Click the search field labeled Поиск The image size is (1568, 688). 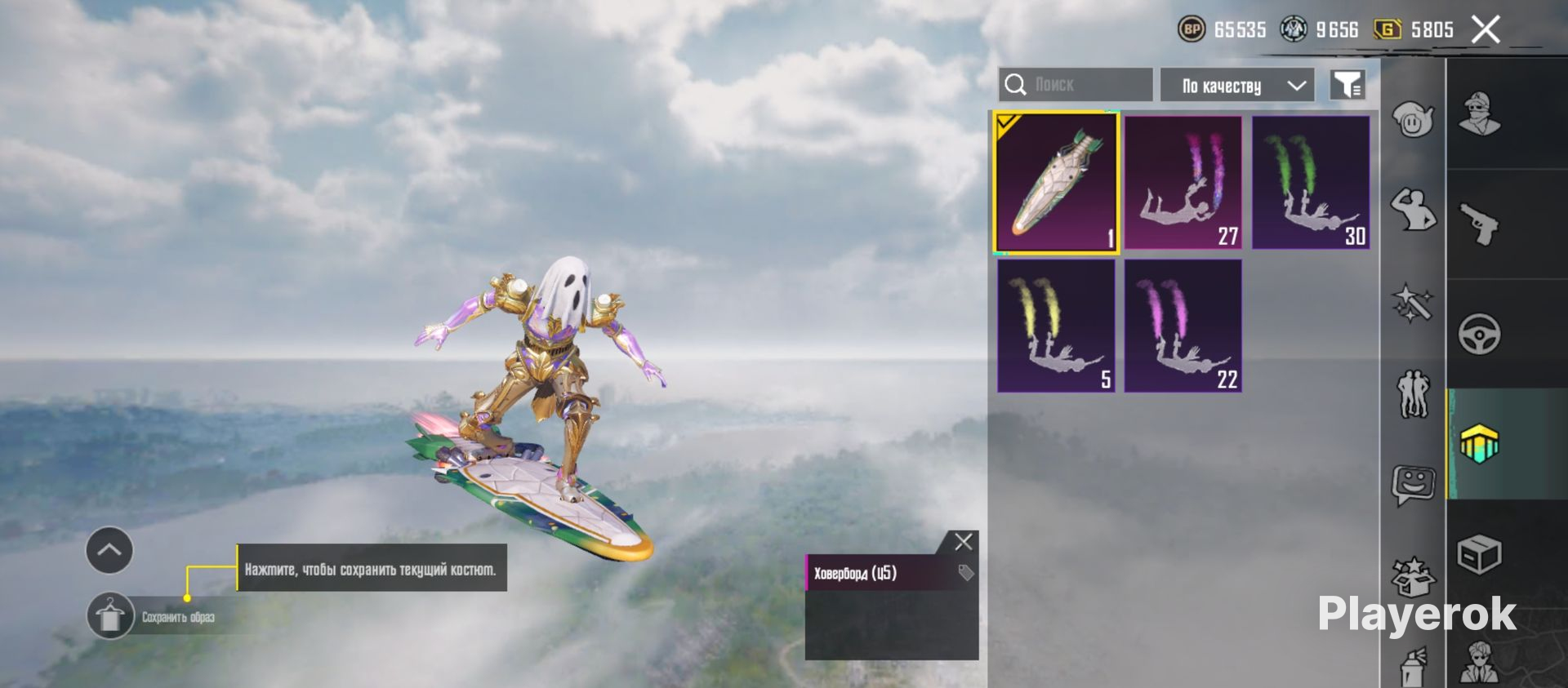point(1075,85)
